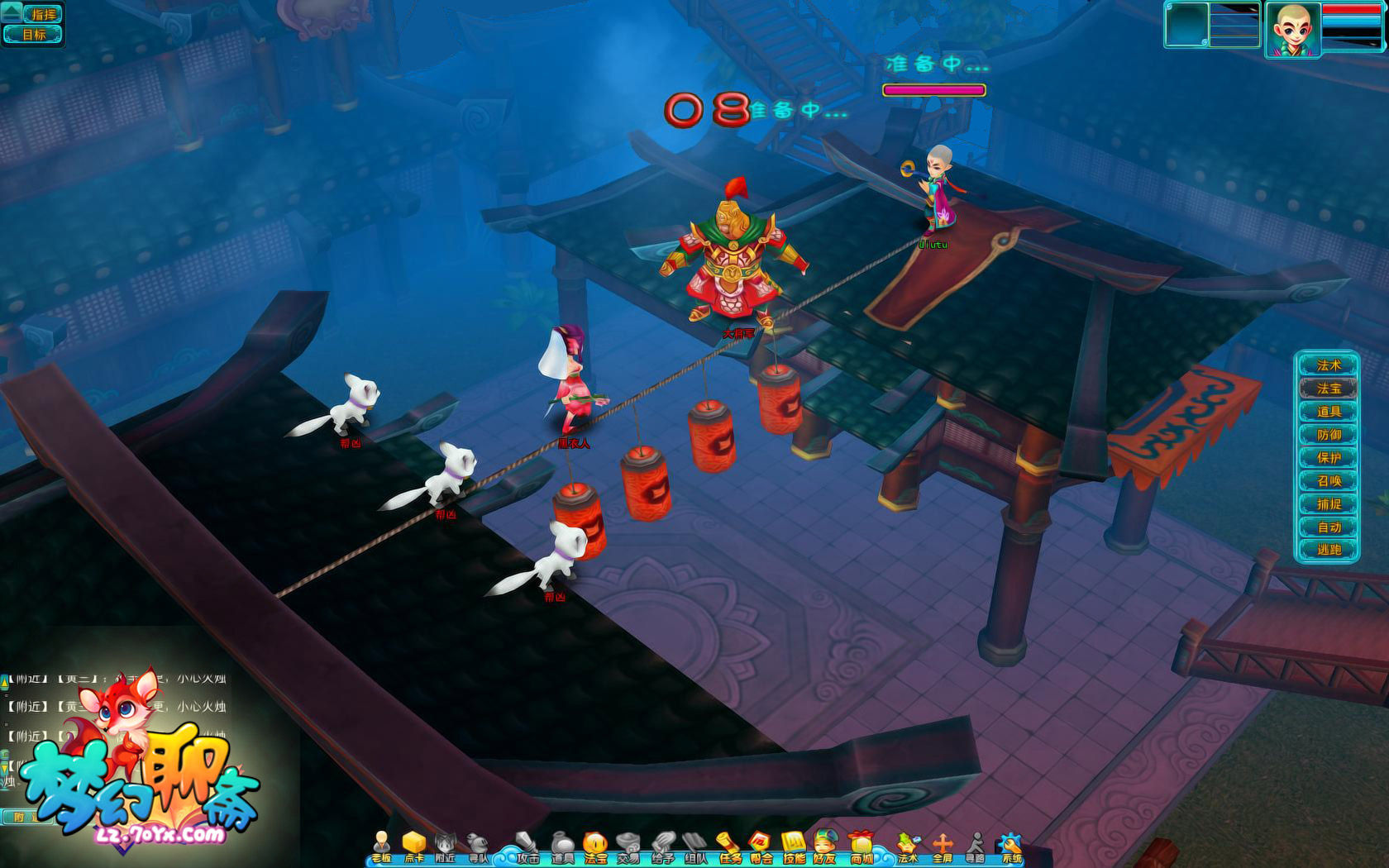Choose 法术 in the battle command menu
The width and height of the screenshot is (1389, 868).
[x=1328, y=365]
